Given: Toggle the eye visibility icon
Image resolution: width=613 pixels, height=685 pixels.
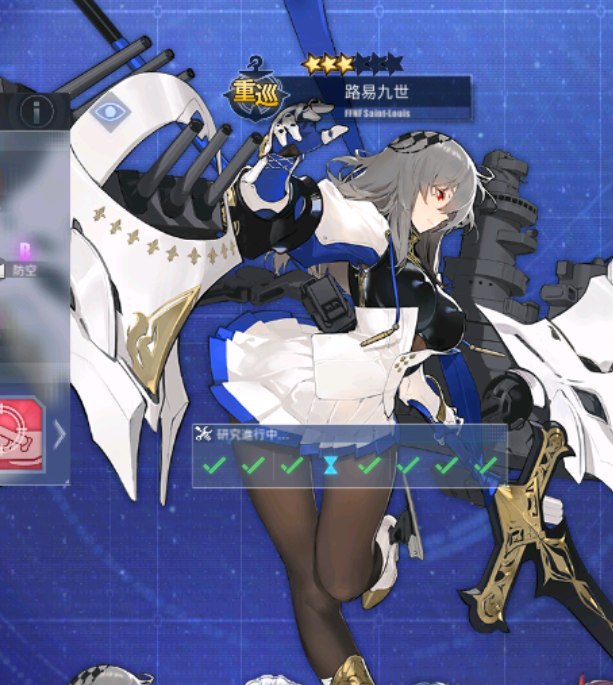Looking at the screenshot, I should point(107,112).
